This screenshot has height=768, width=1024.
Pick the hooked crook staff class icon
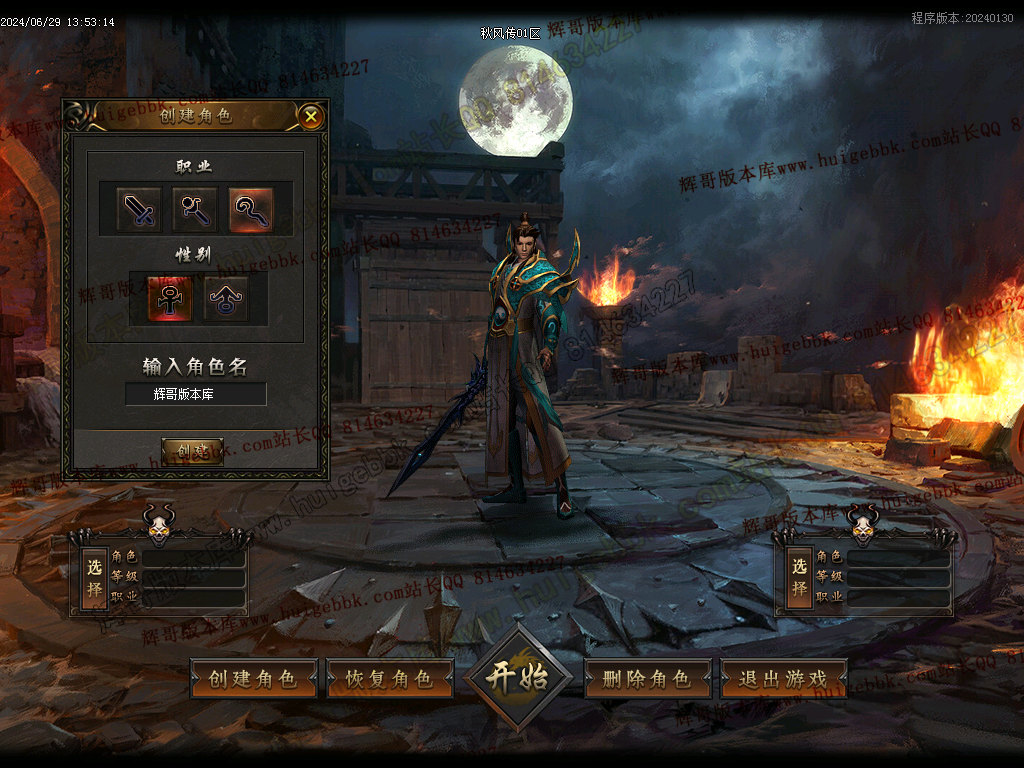(x=250, y=209)
